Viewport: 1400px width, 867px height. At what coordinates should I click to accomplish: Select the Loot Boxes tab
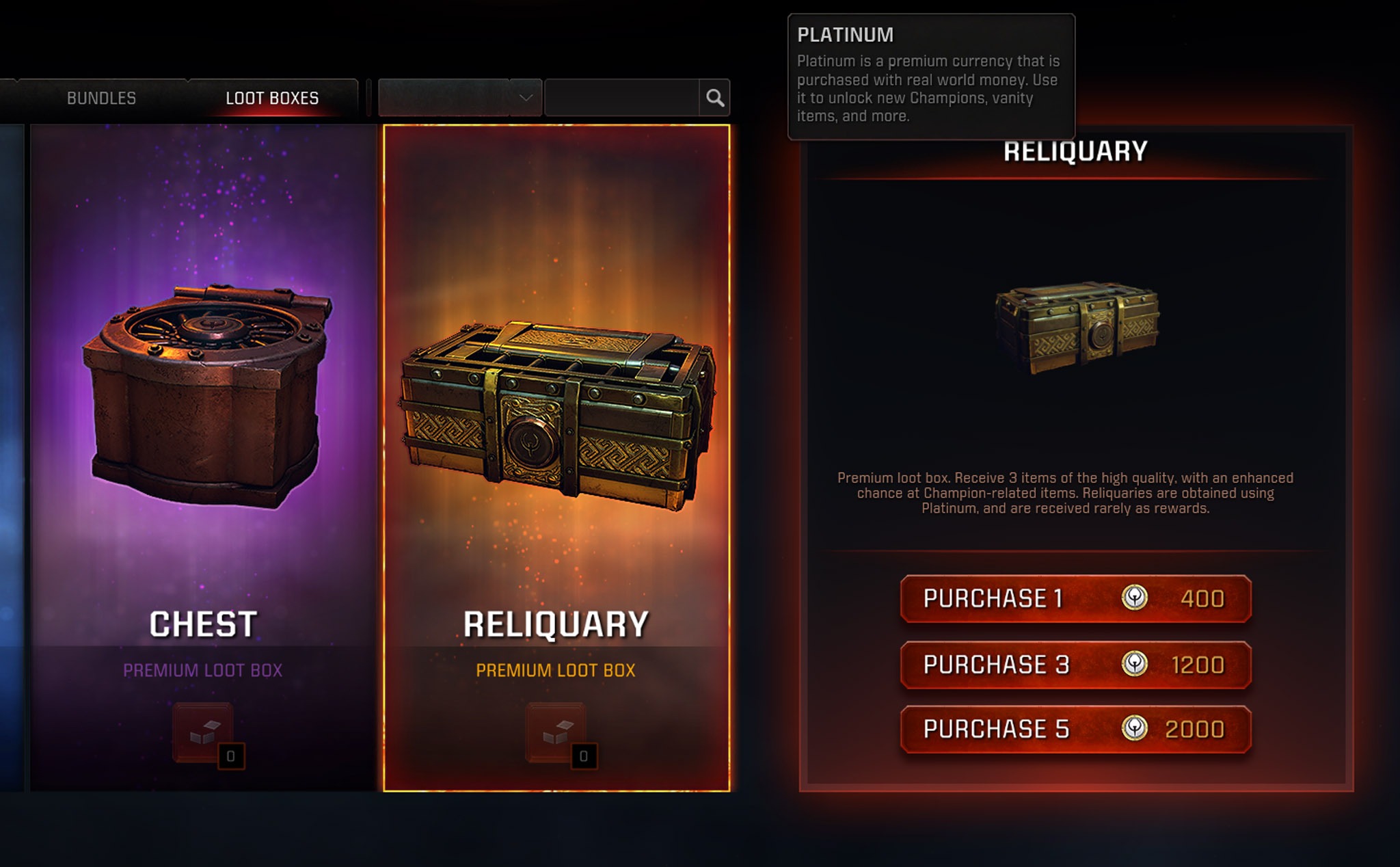click(272, 98)
